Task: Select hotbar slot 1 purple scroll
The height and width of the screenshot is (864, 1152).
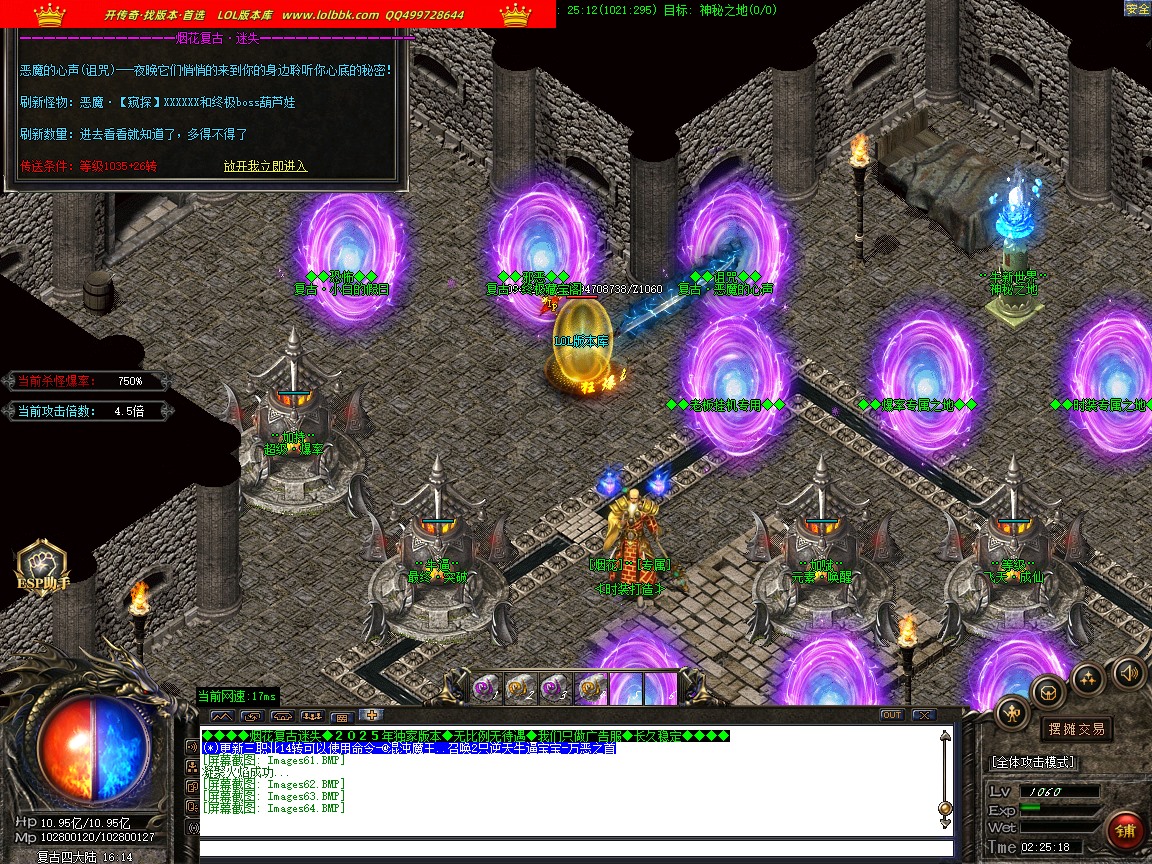Action: click(487, 688)
